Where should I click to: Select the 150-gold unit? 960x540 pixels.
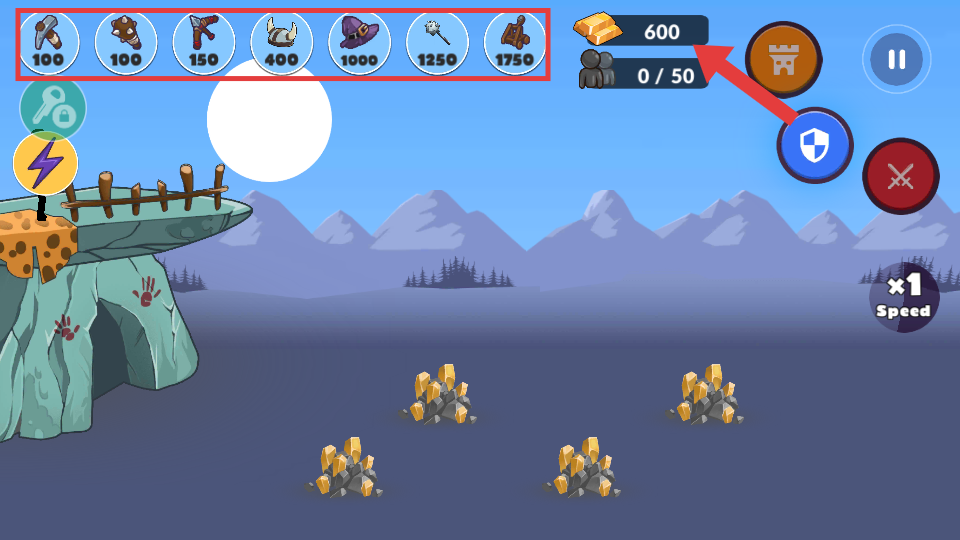(x=203, y=42)
